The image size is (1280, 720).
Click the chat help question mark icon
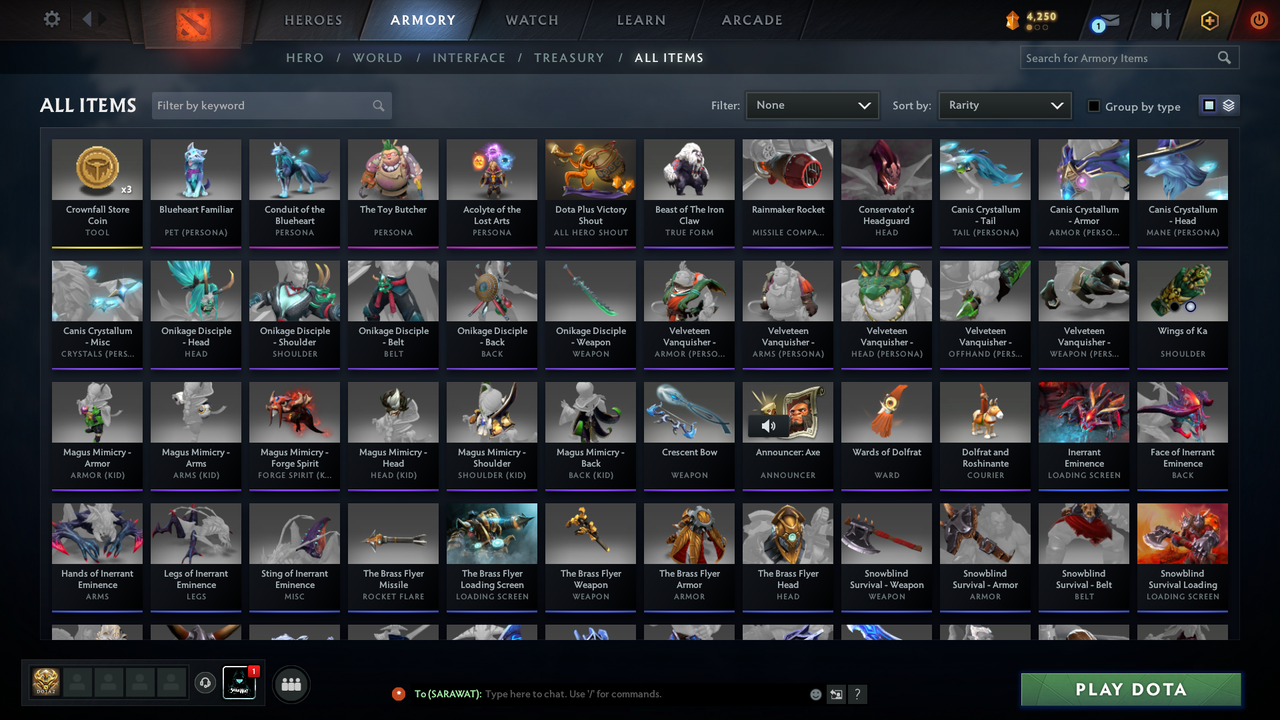858,693
